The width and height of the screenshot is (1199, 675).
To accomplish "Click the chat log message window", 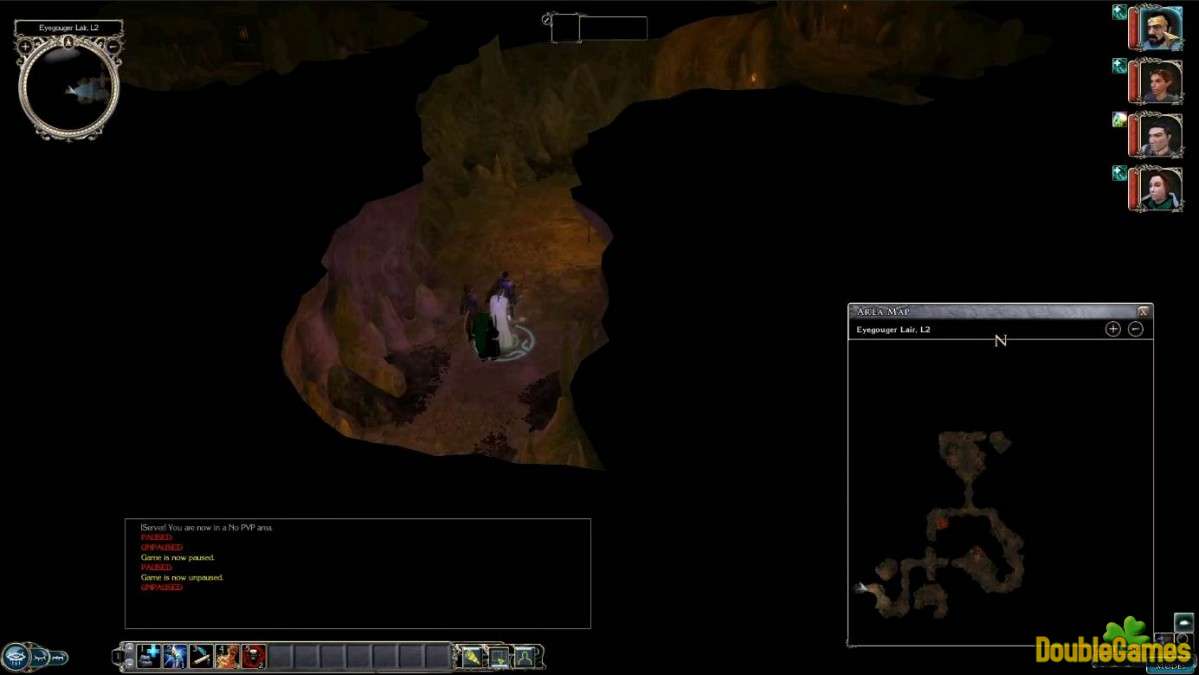I will (357, 573).
